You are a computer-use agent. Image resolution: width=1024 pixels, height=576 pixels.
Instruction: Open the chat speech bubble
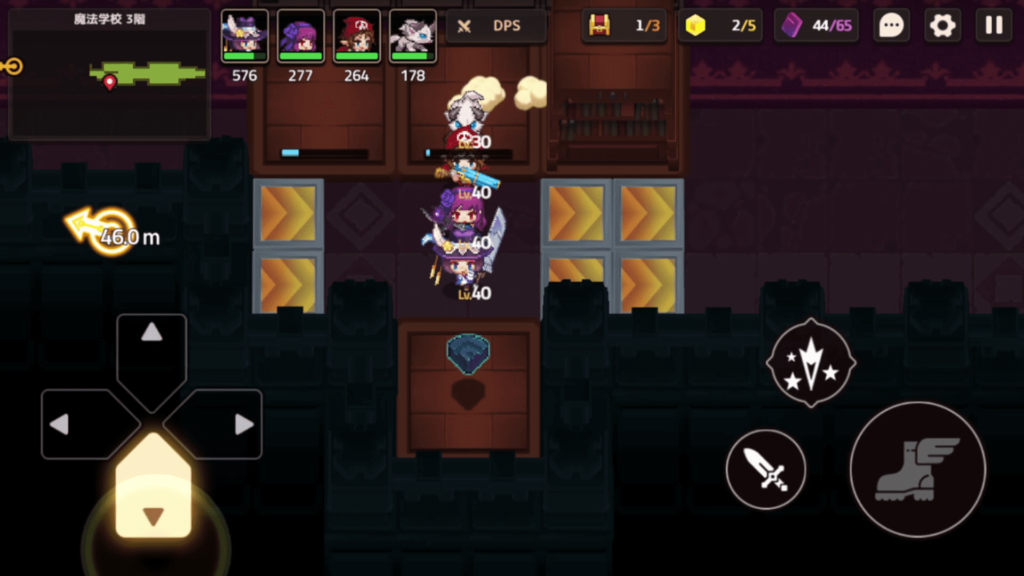[891, 26]
